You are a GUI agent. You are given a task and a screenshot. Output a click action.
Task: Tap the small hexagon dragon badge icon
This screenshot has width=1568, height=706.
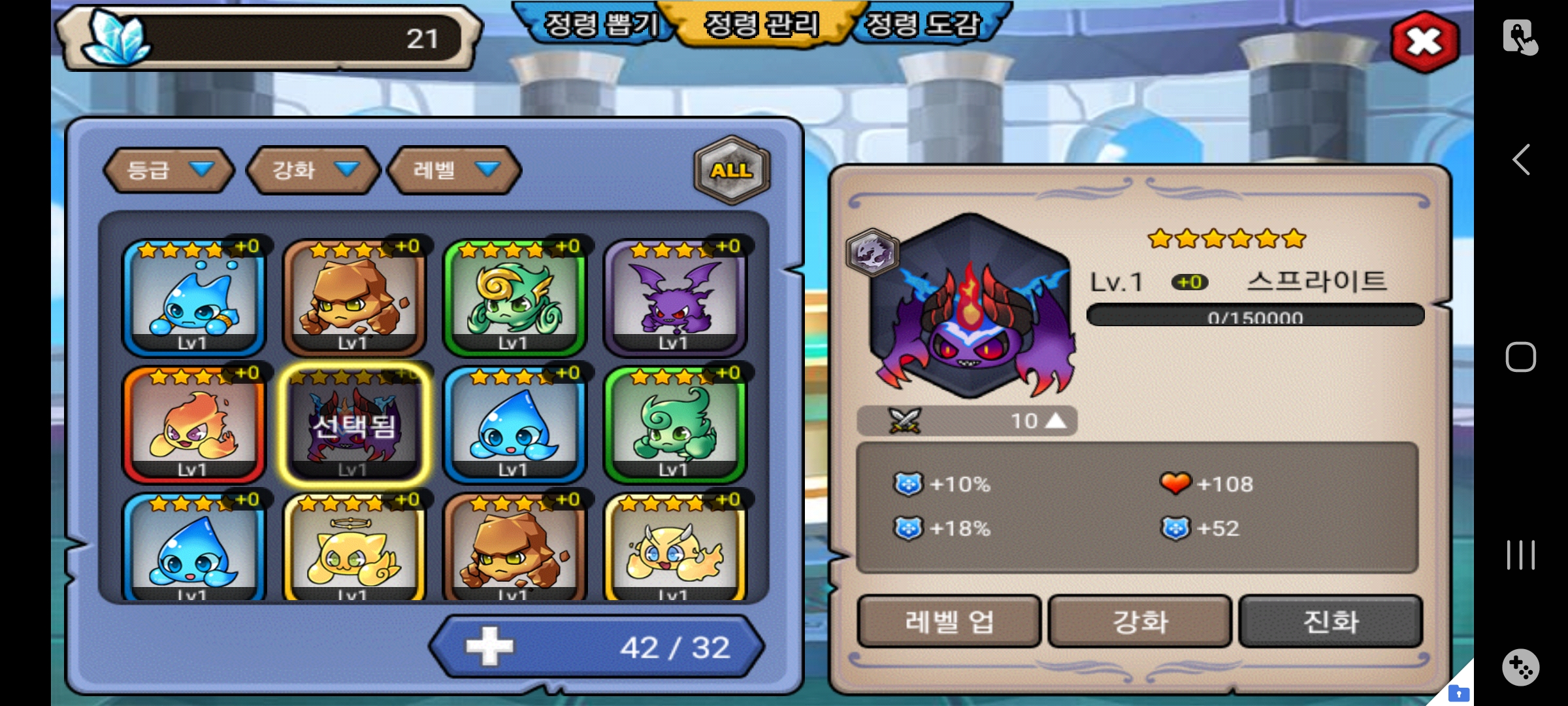pyautogui.click(x=872, y=252)
